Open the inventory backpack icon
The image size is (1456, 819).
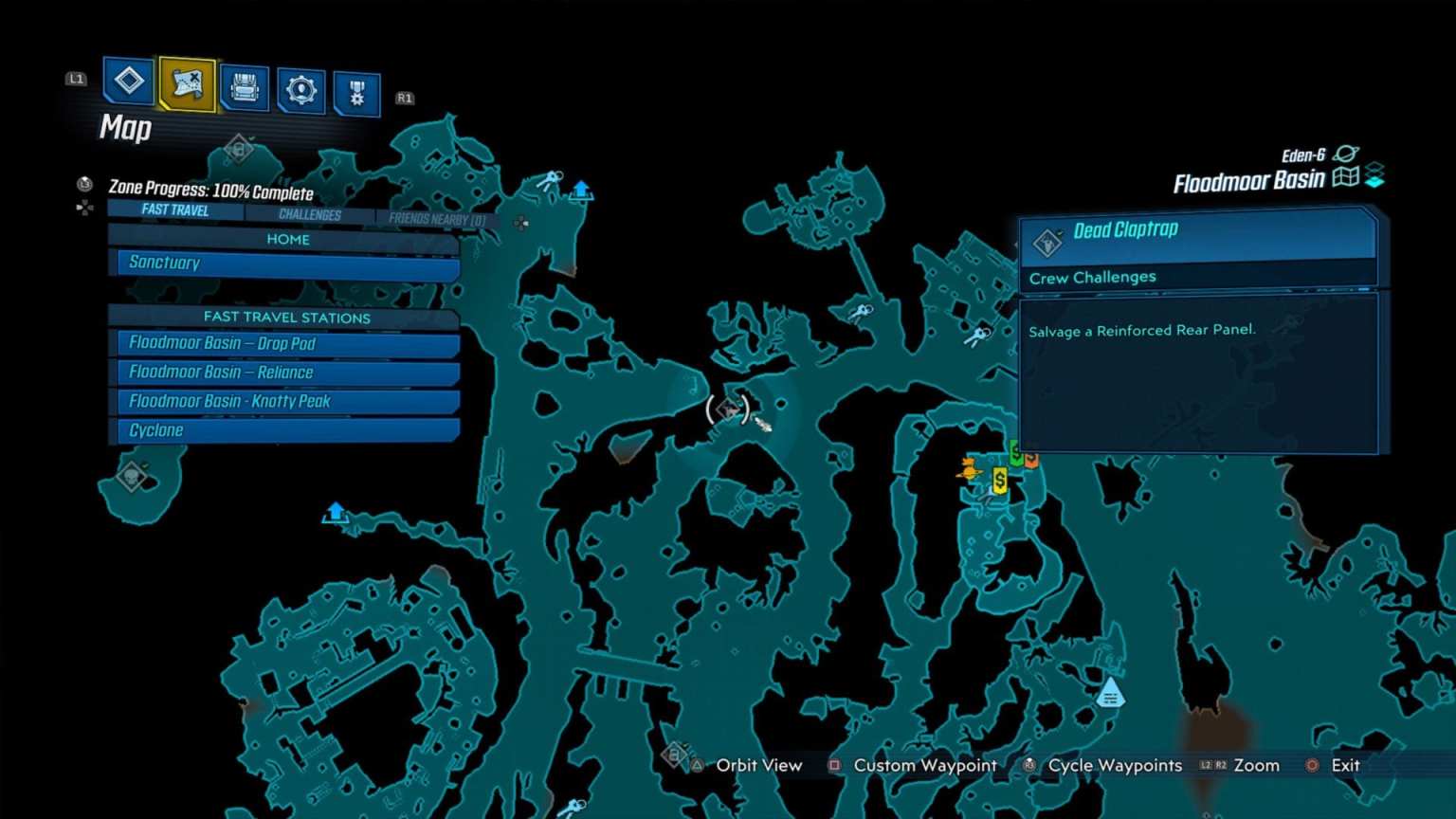tap(245, 88)
